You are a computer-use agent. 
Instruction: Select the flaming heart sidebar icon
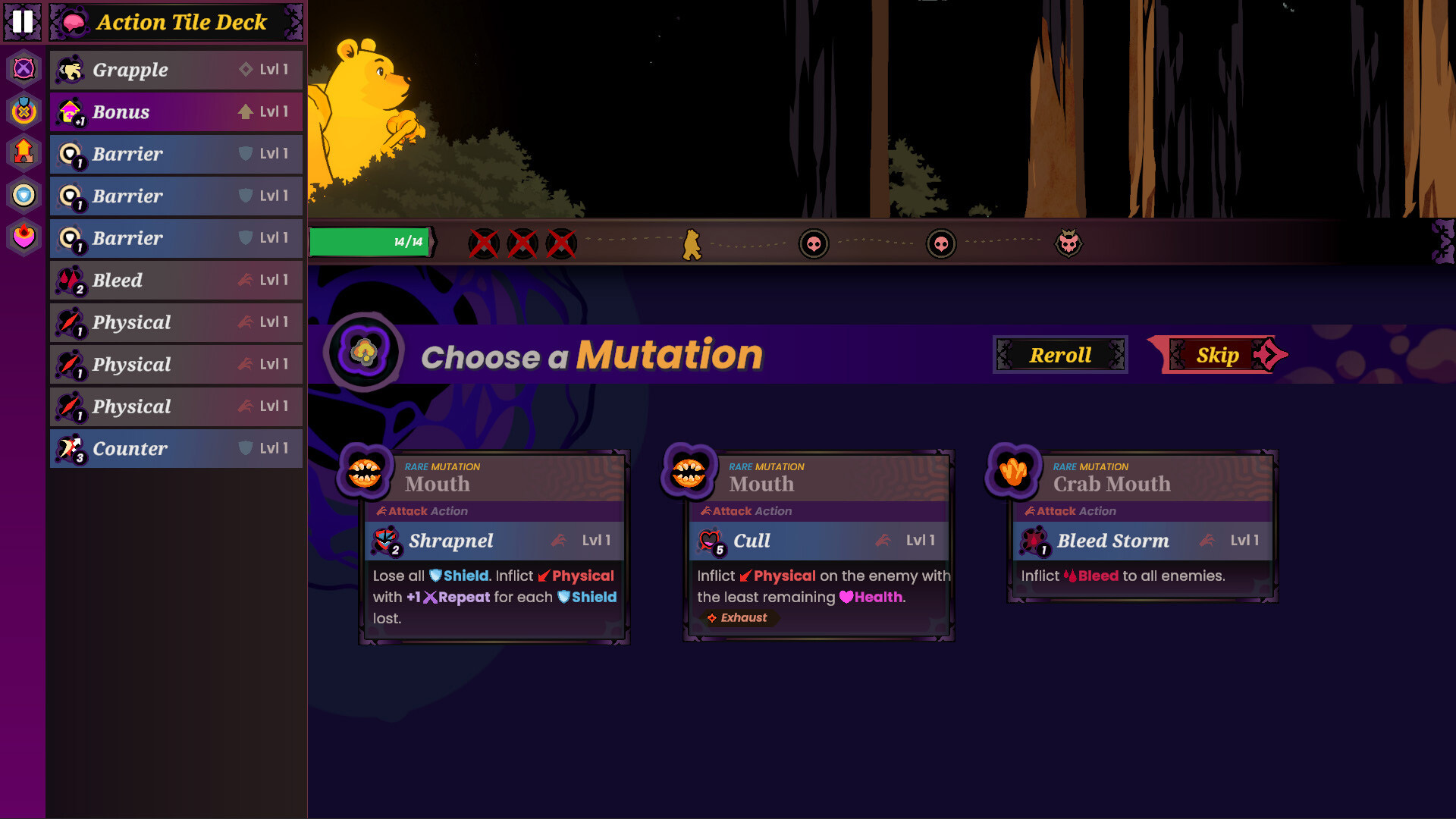[24, 237]
